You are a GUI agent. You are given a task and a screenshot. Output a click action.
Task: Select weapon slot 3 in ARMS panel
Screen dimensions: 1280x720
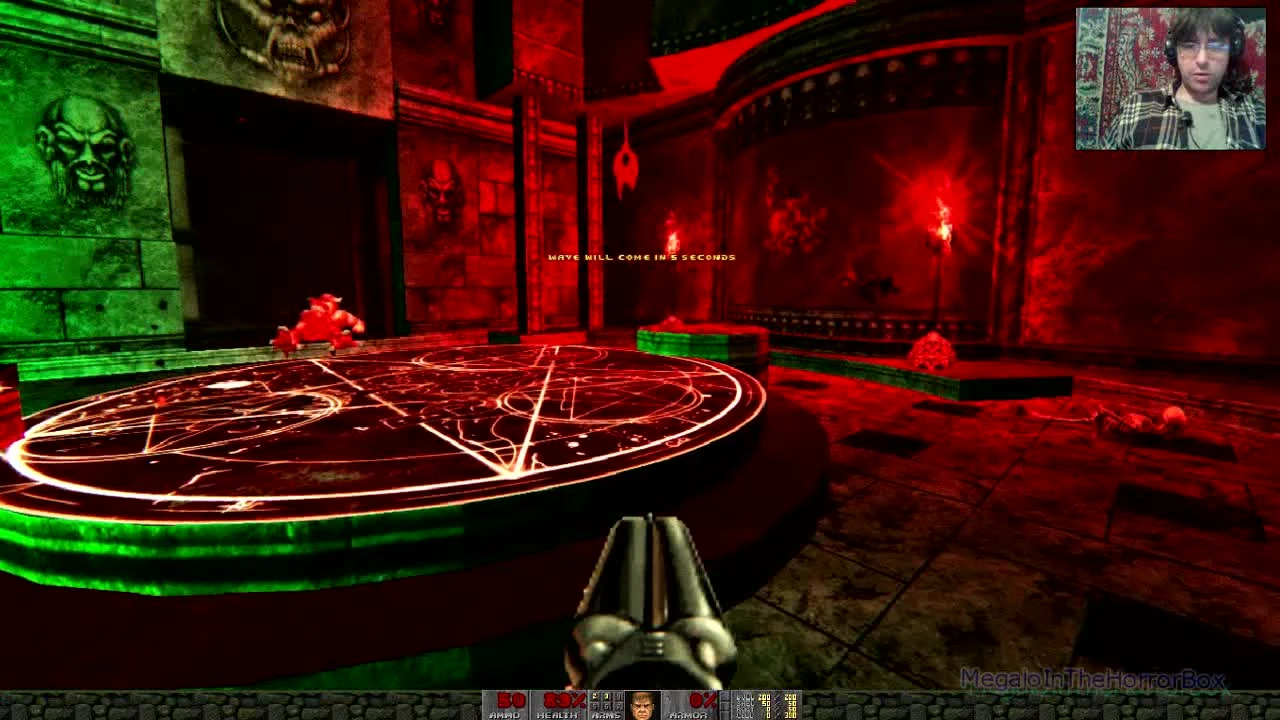[605, 695]
